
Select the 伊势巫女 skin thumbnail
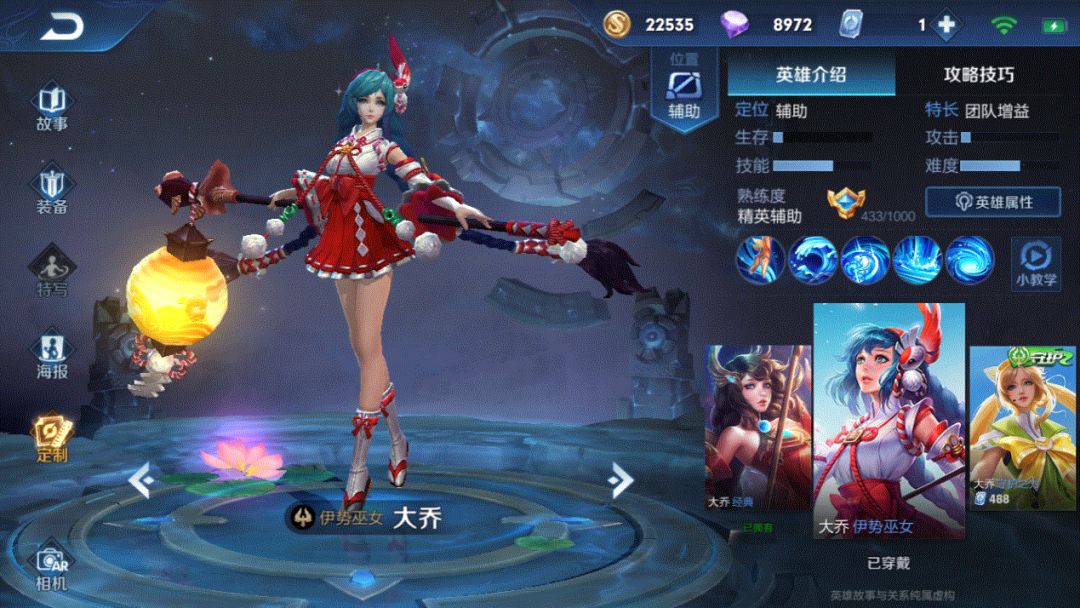click(888, 420)
